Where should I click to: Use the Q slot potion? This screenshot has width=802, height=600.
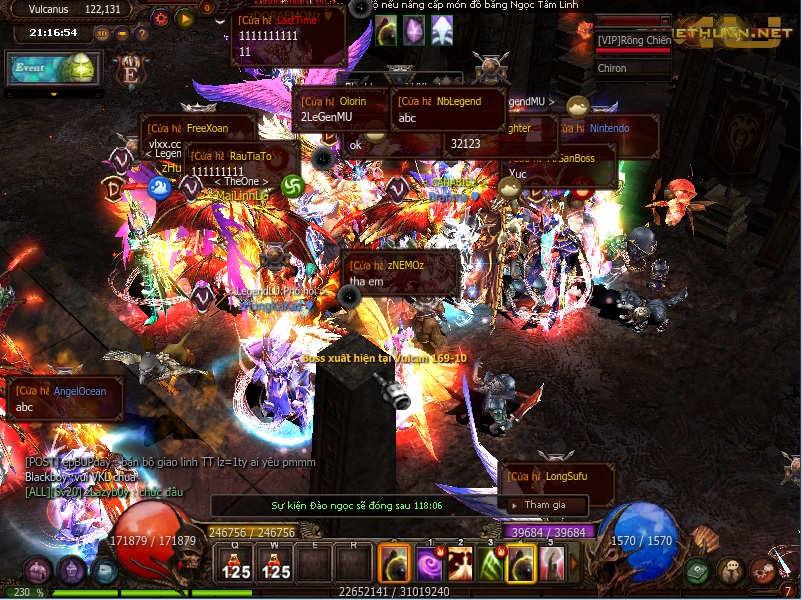click(236, 563)
